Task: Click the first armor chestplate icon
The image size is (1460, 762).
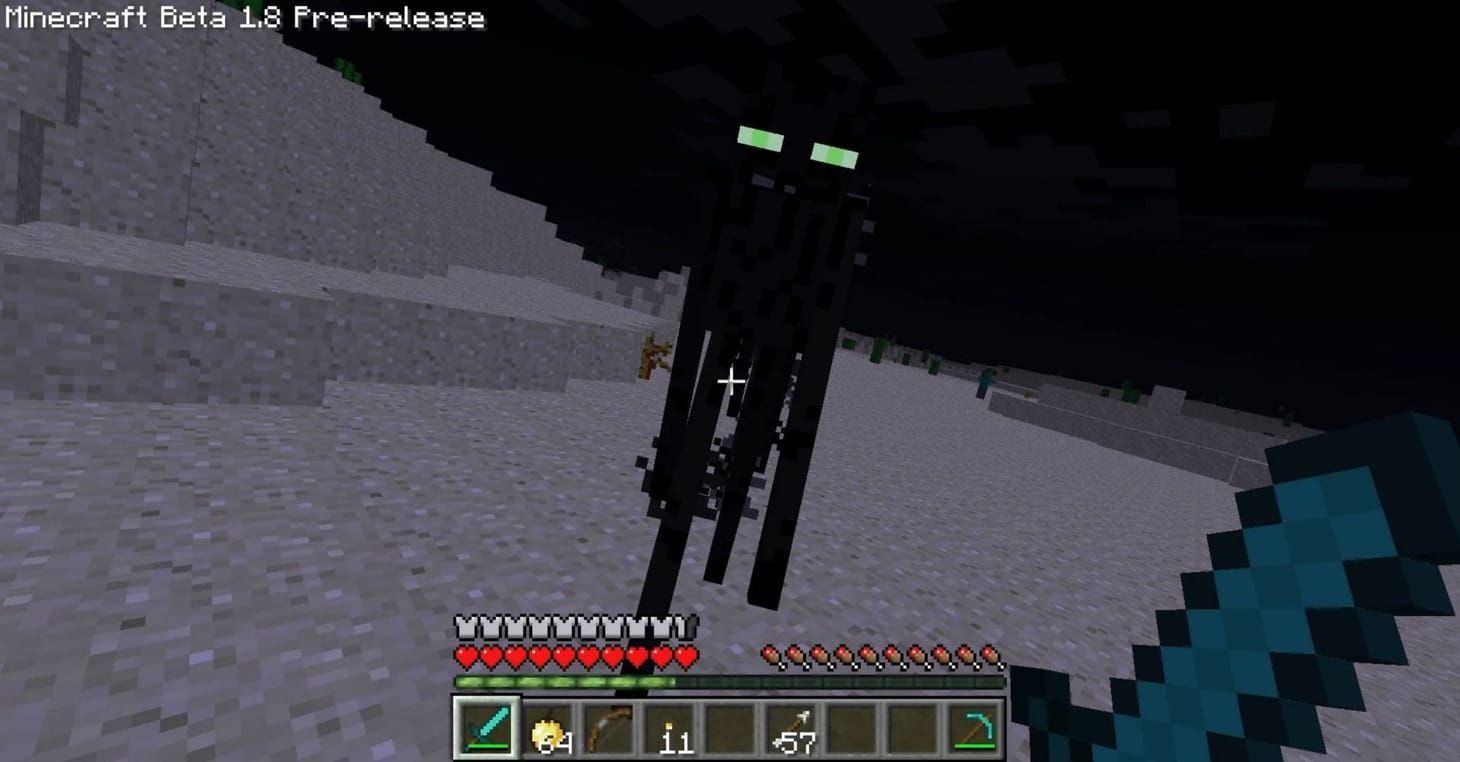Action: pyautogui.click(x=464, y=629)
